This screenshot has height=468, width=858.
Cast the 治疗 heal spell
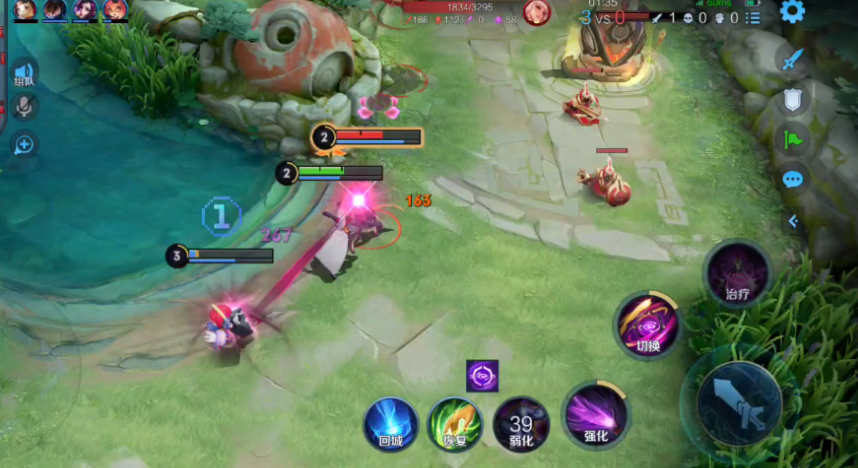(x=738, y=273)
